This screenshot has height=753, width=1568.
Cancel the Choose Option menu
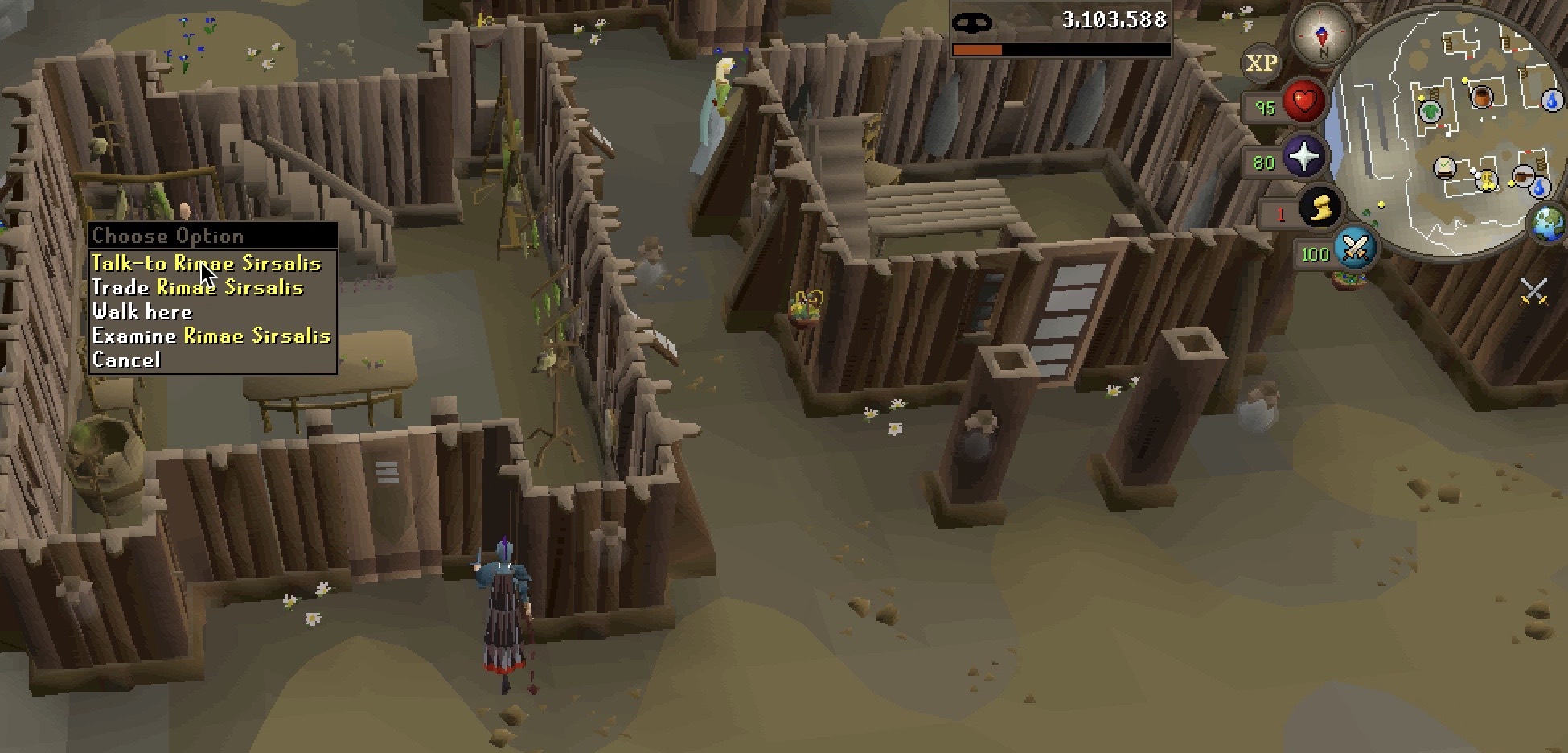126,360
